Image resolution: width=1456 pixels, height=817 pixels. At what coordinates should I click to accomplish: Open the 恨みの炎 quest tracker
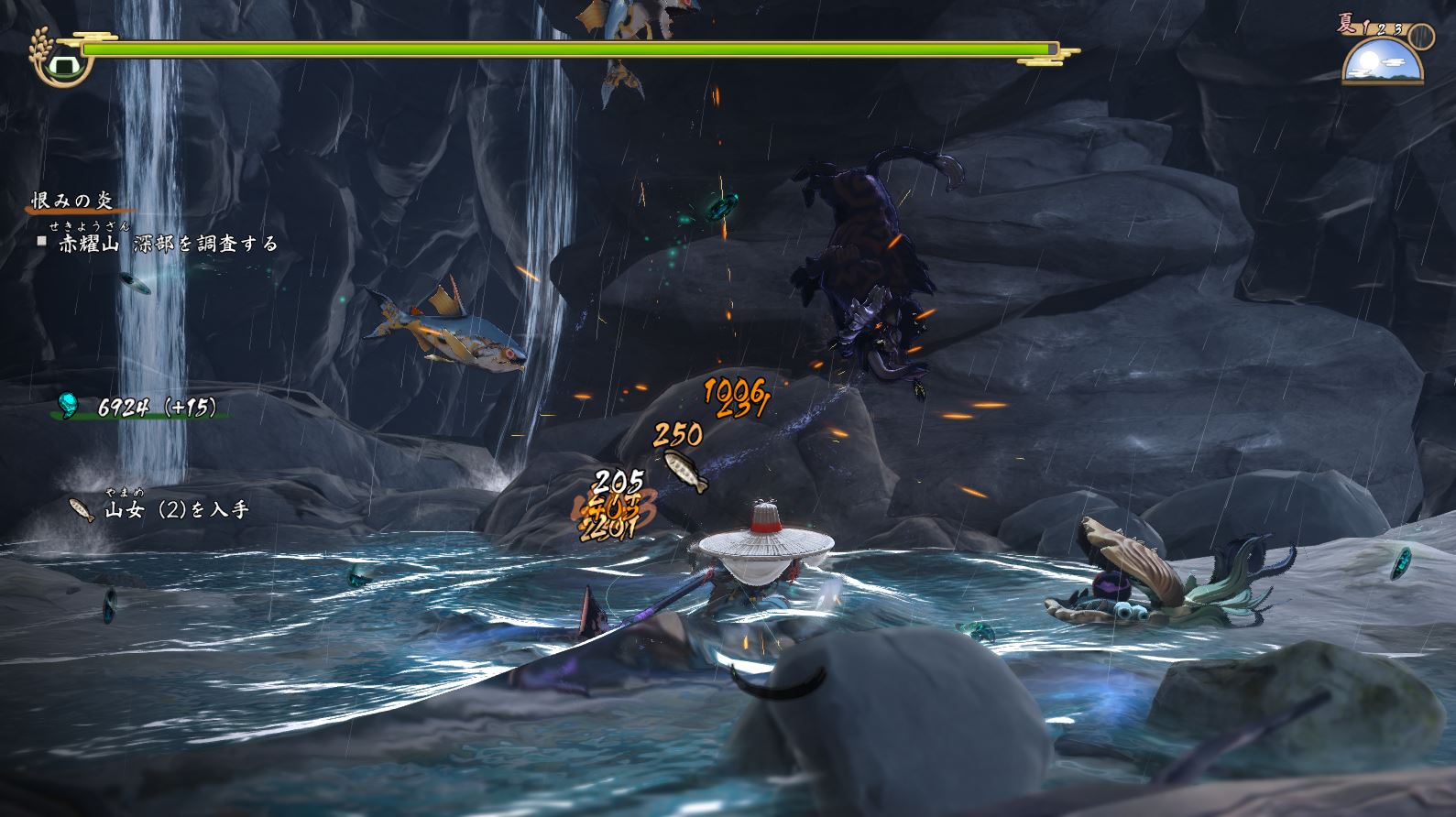coord(72,202)
